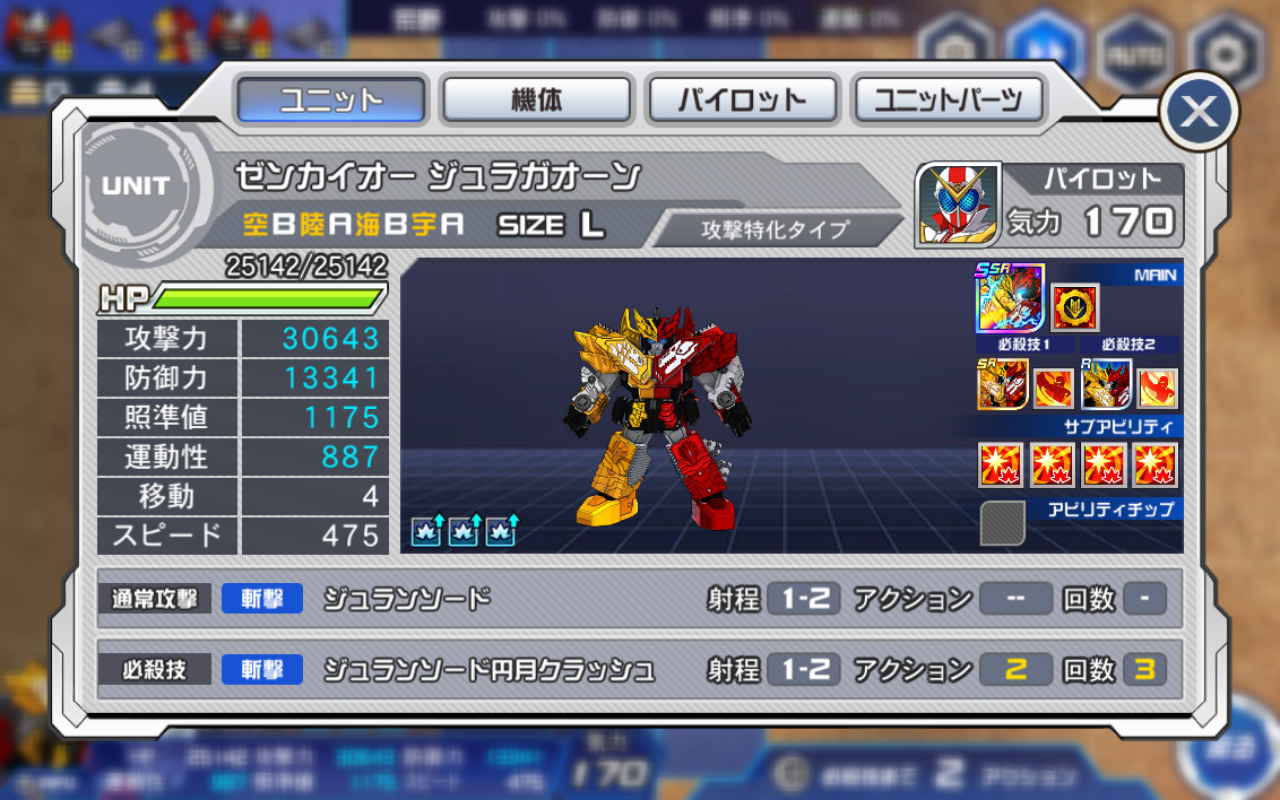
Task: Close the unit details window
Action: pyautogui.click(x=1198, y=112)
